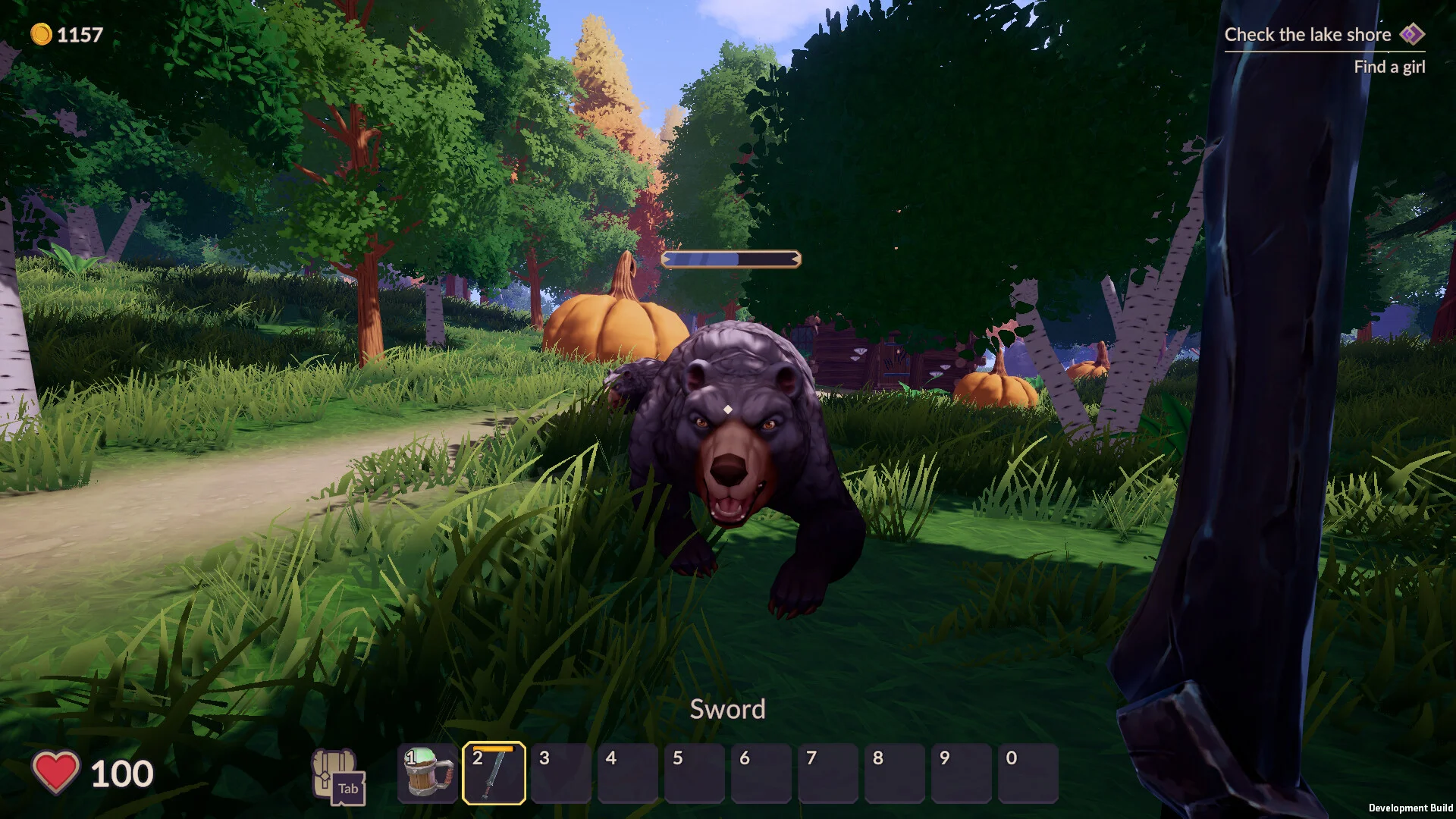Open the Check the lake shore quest tracker

pos(1307,35)
